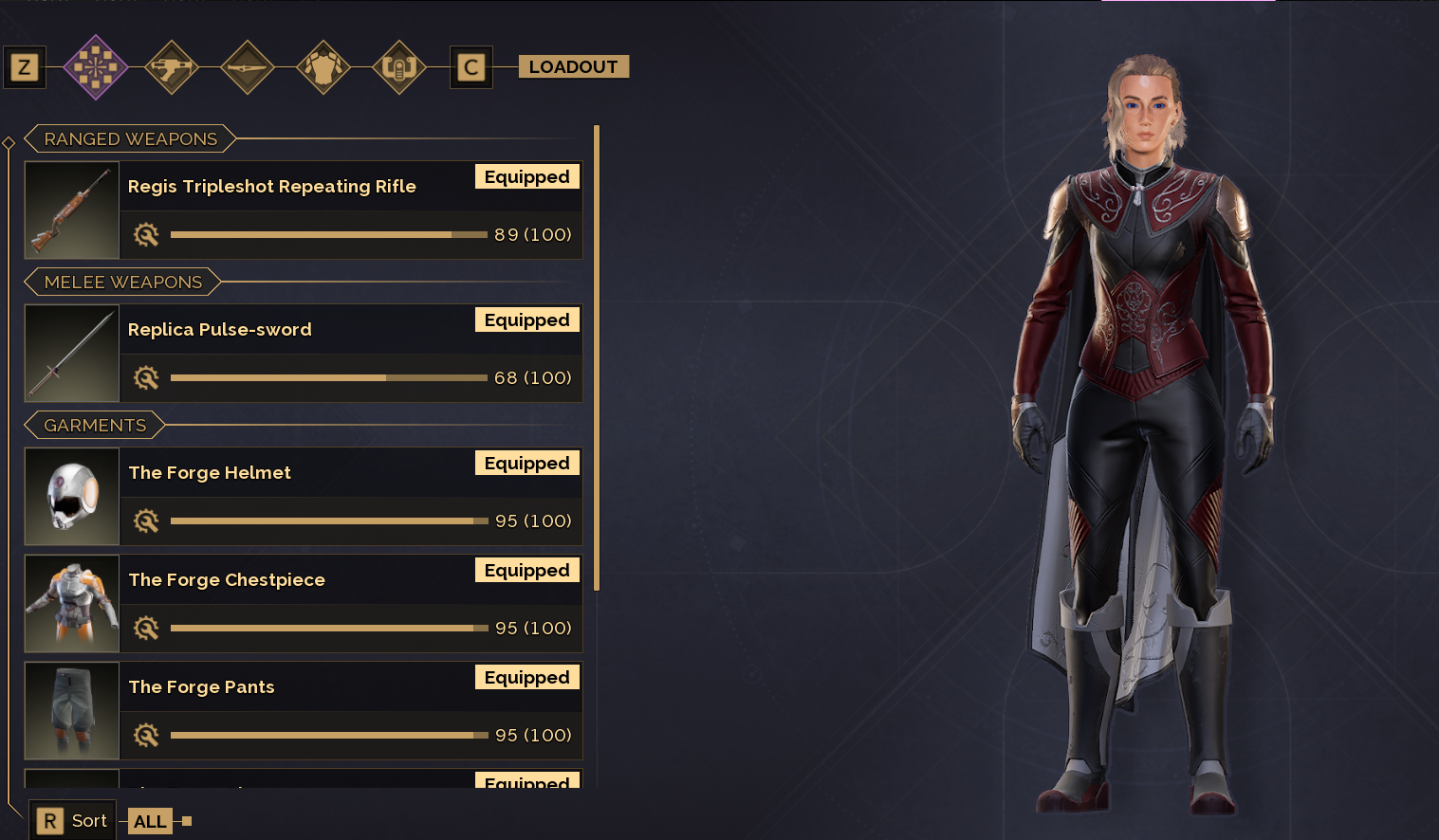Switch to the ranged weapons gun tab
This screenshot has height=840, width=1439.
point(172,67)
